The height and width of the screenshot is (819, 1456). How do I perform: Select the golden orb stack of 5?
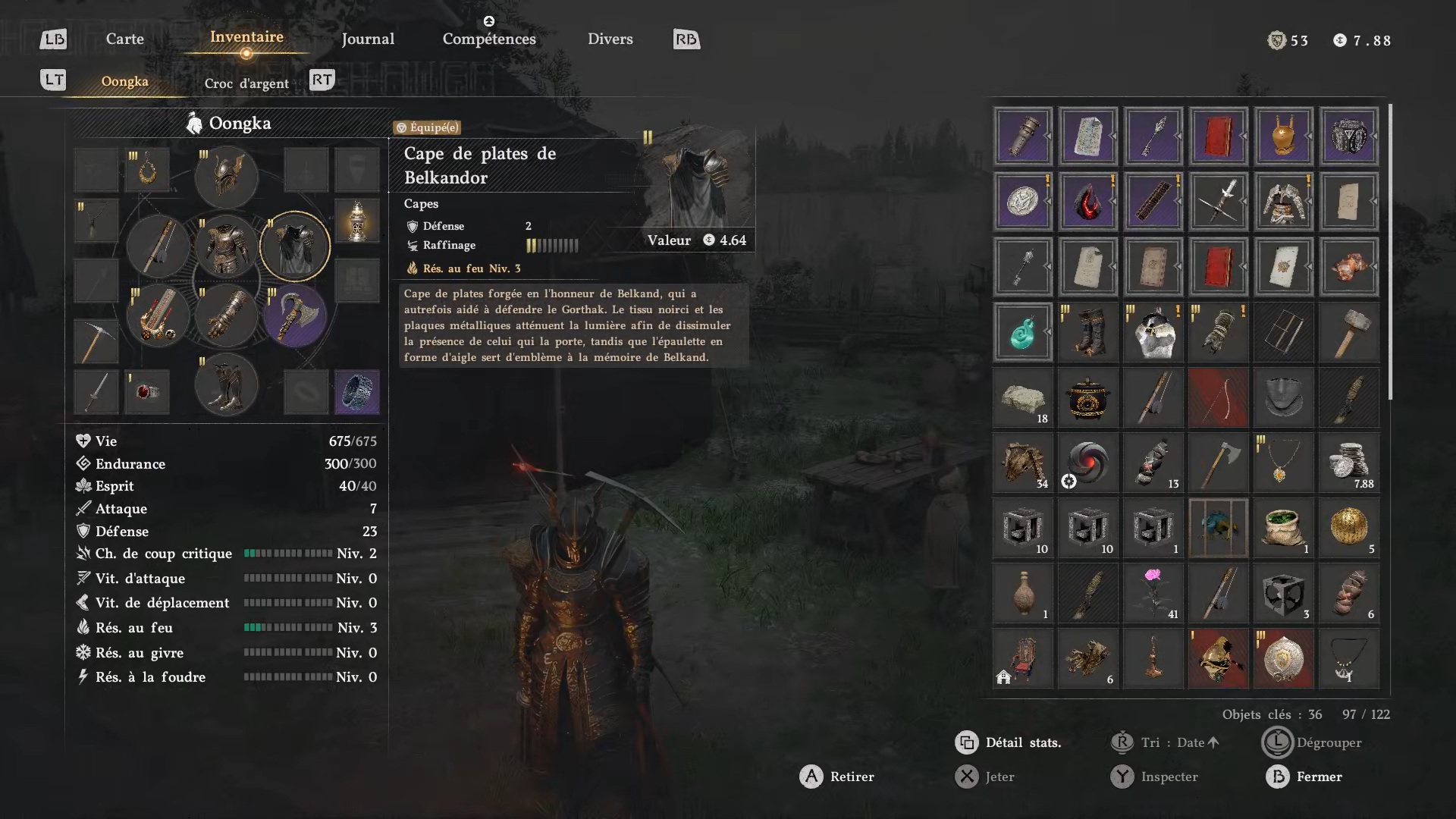point(1348,528)
